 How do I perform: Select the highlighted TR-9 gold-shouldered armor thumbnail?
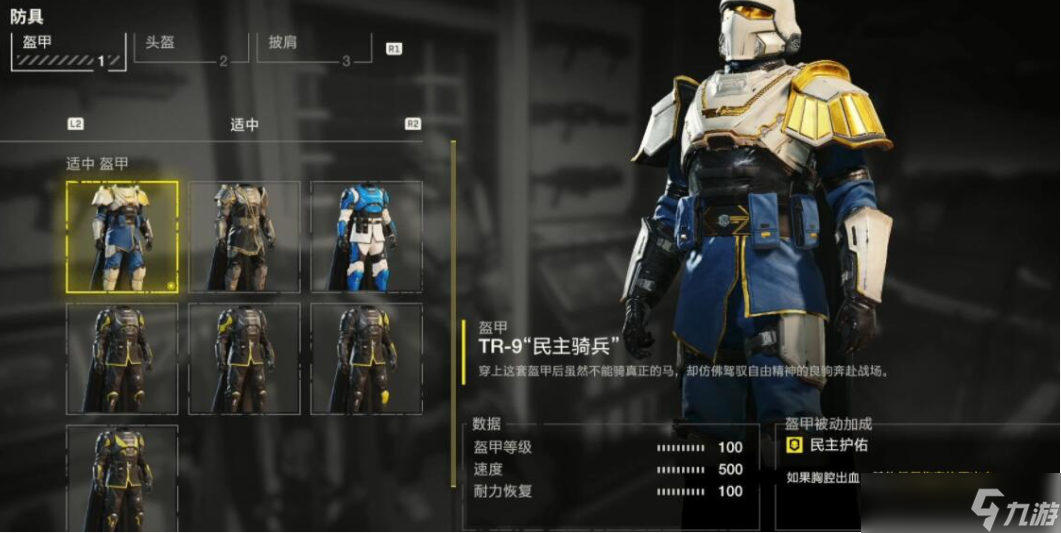pyautogui.click(x=122, y=237)
